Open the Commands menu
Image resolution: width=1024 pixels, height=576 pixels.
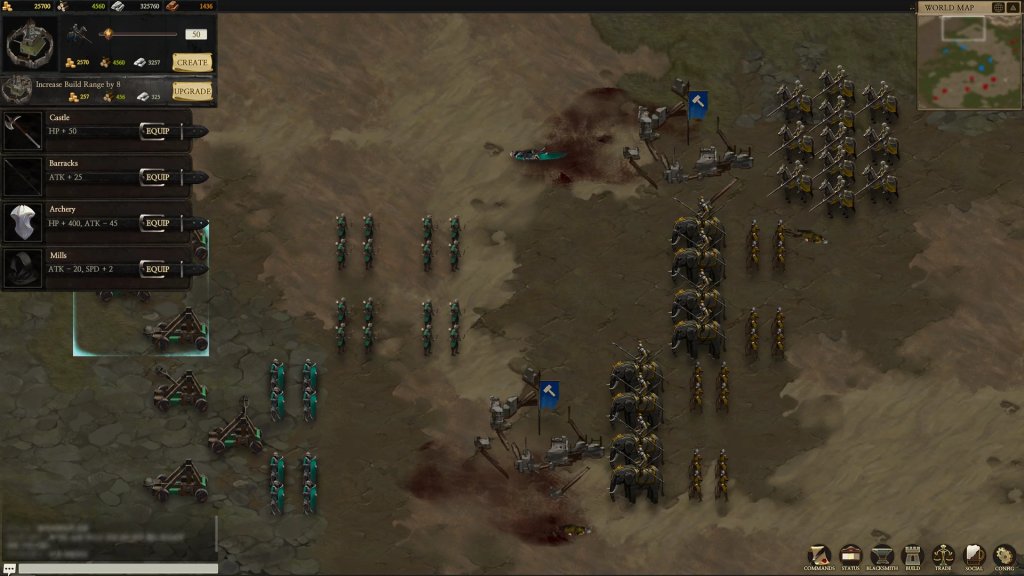(x=820, y=556)
